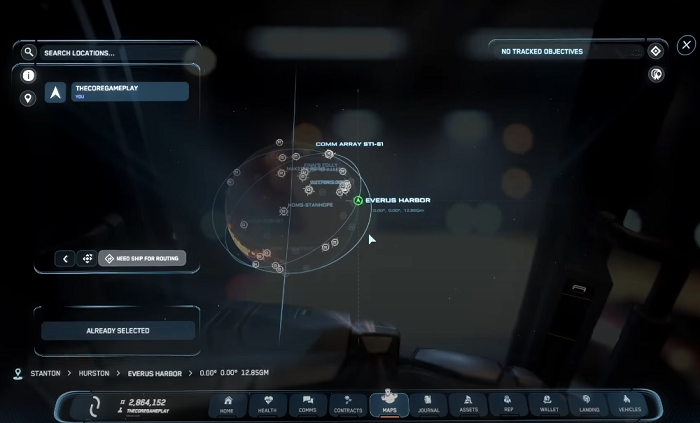700x423 pixels.
Task: Open the Vehicles tab
Action: point(630,404)
